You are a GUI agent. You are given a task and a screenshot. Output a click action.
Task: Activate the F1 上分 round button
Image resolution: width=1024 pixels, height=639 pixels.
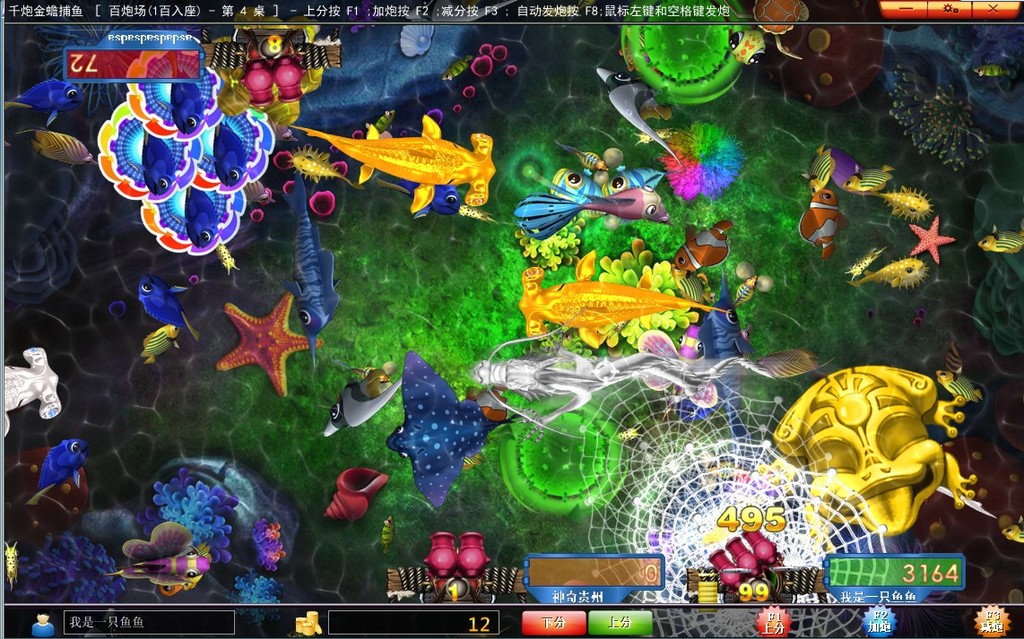(772, 622)
